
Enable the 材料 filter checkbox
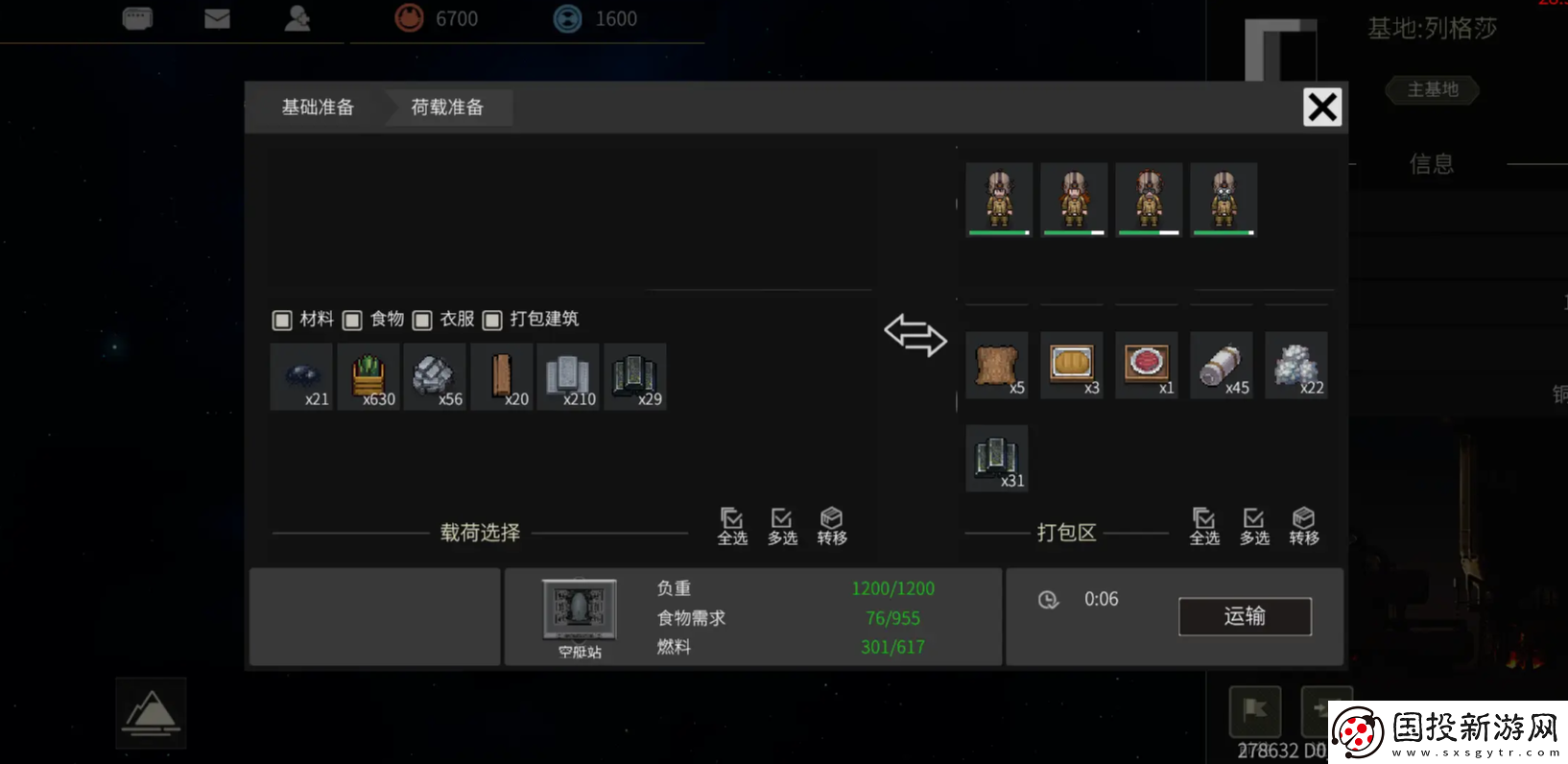(281, 320)
